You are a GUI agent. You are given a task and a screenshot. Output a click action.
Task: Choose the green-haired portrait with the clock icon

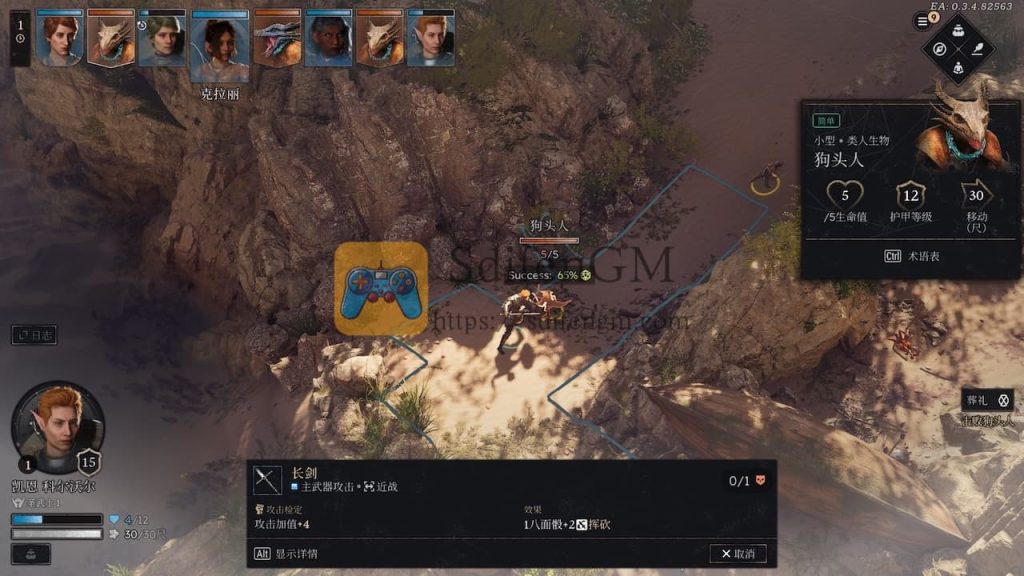tap(162, 39)
